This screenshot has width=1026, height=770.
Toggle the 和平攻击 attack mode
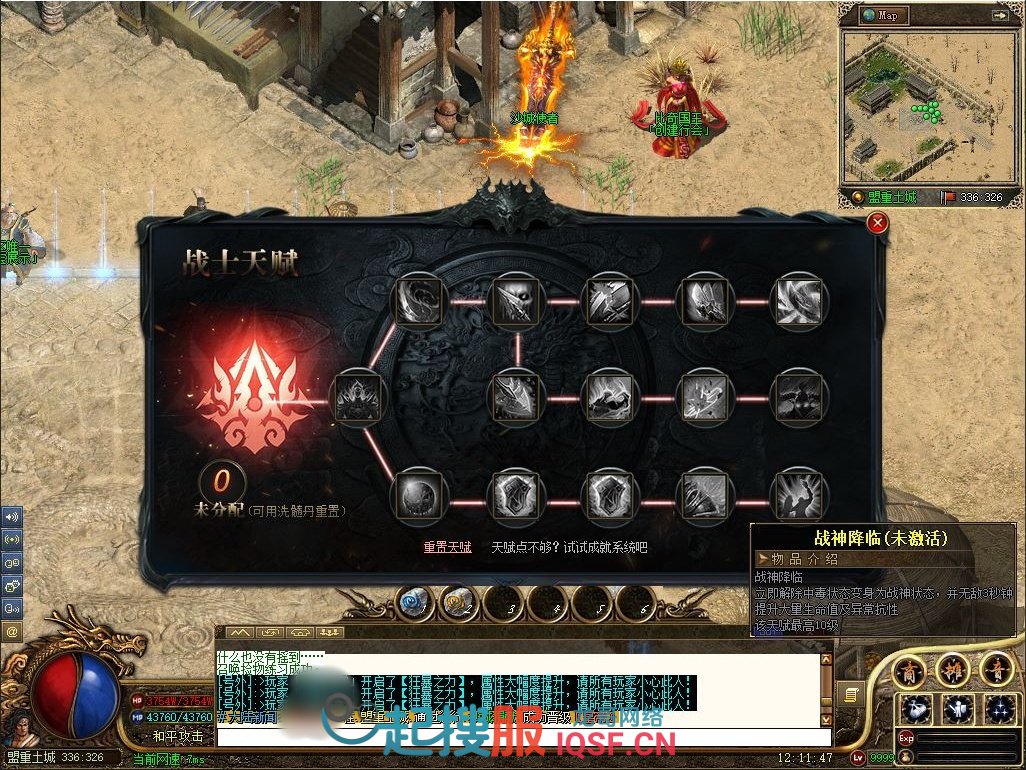coord(177,736)
